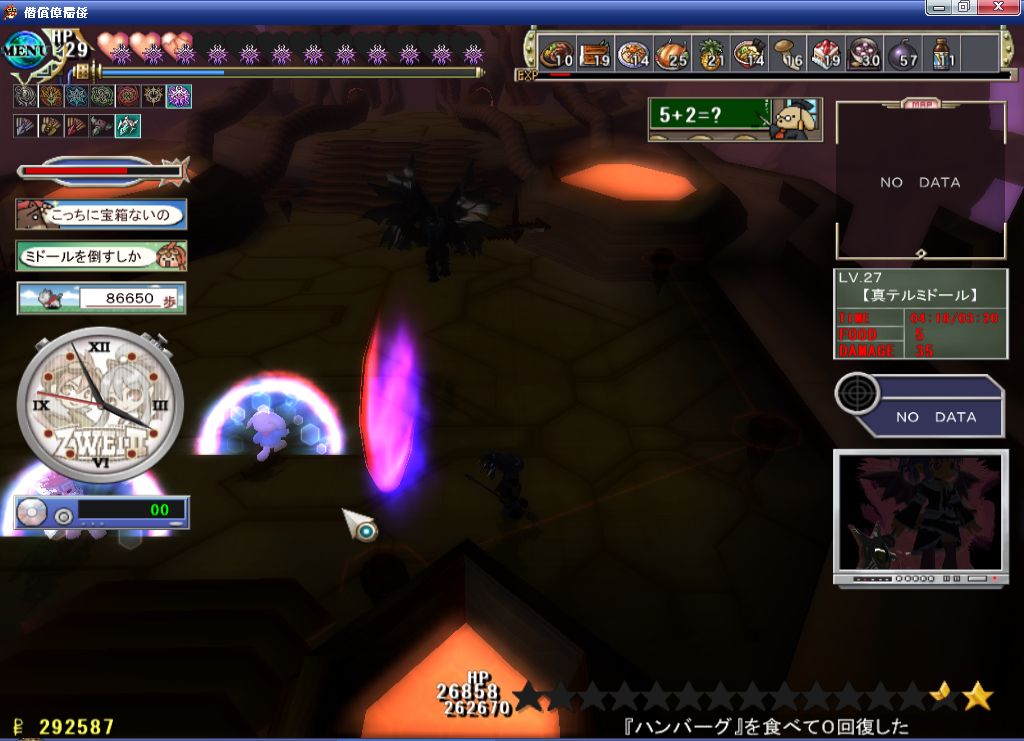Image resolution: width=1024 pixels, height=741 pixels.
Task: Select the target radar NO DATA panel
Action: click(x=920, y=406)
